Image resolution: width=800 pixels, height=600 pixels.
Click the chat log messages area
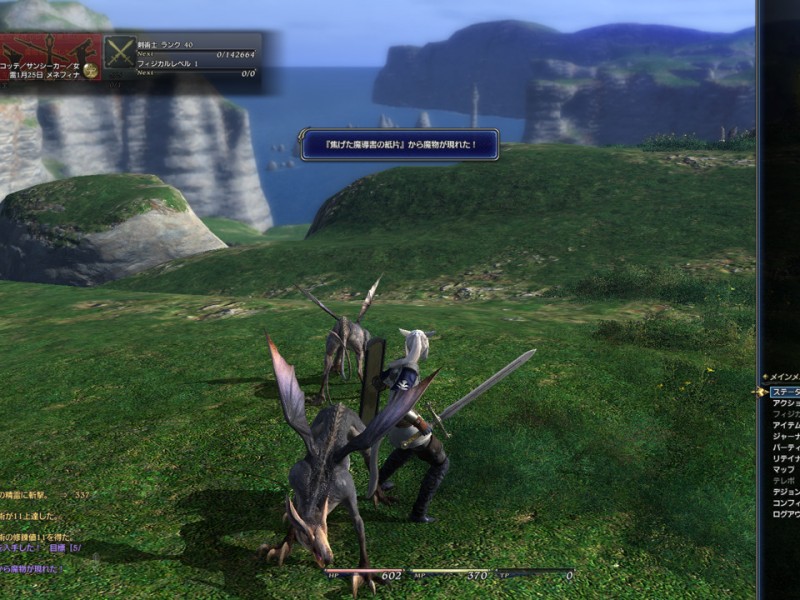pyautogui.click(x=40, y=530)
